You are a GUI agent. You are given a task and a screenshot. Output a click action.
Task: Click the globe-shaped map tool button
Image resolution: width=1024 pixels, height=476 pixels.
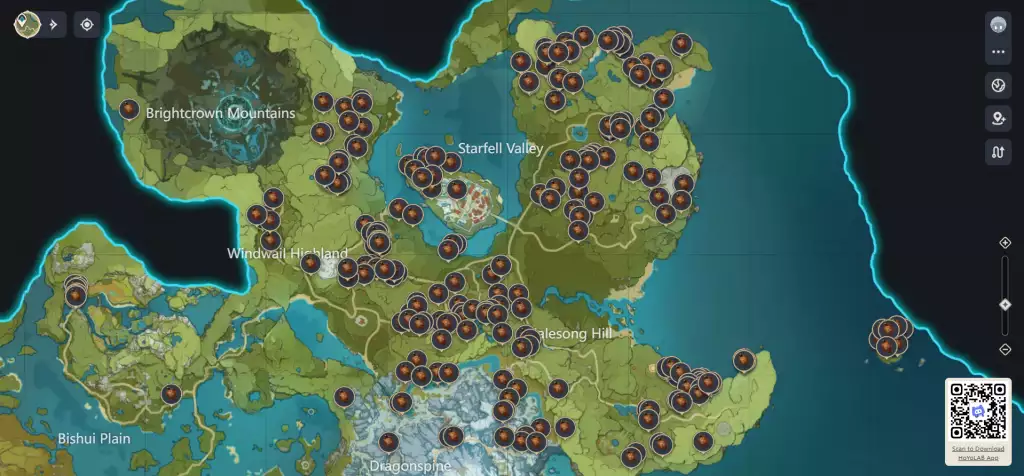click(x=997, y=86)
